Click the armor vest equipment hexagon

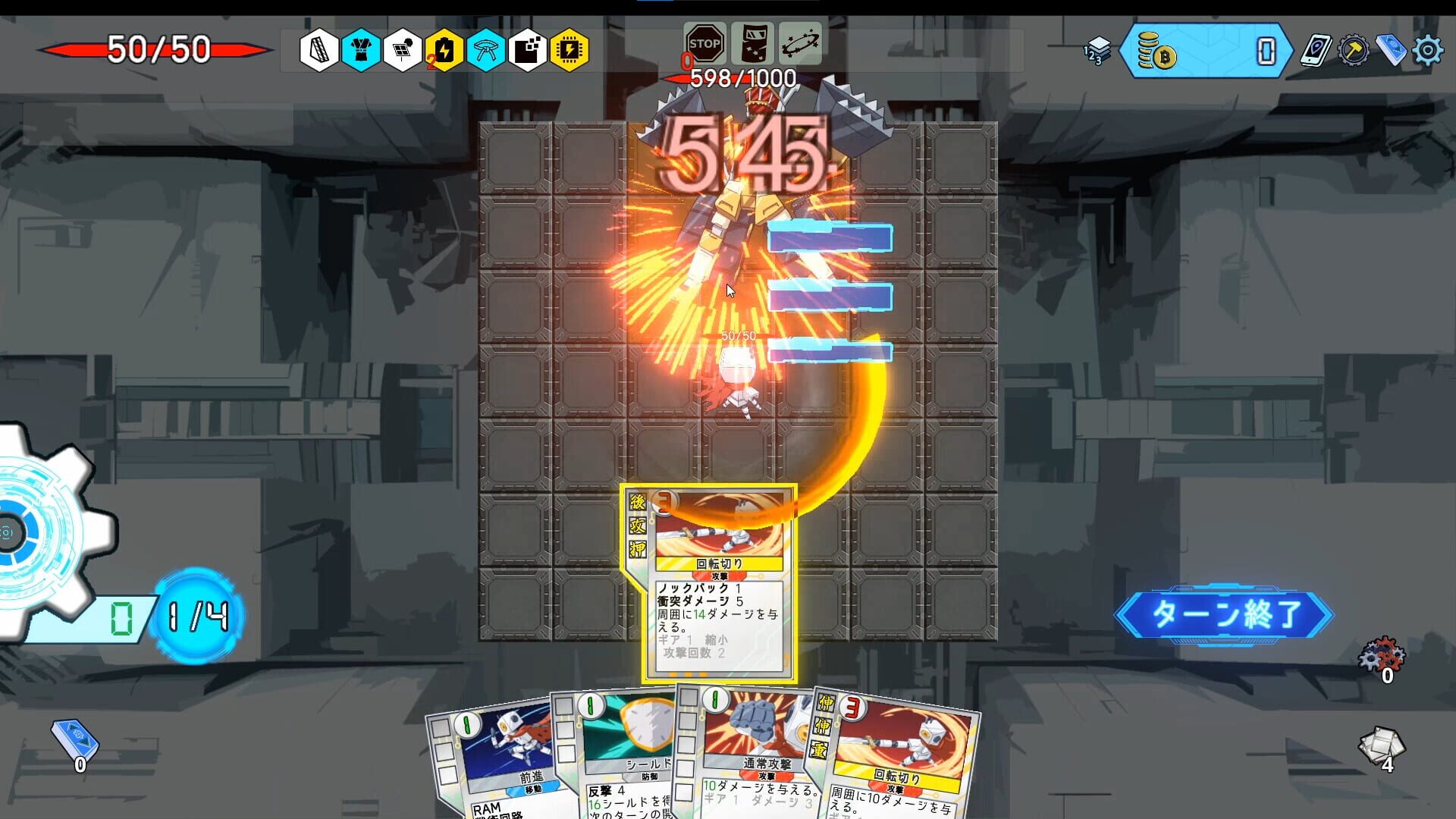pyautogui.click(x=360, y=49)
